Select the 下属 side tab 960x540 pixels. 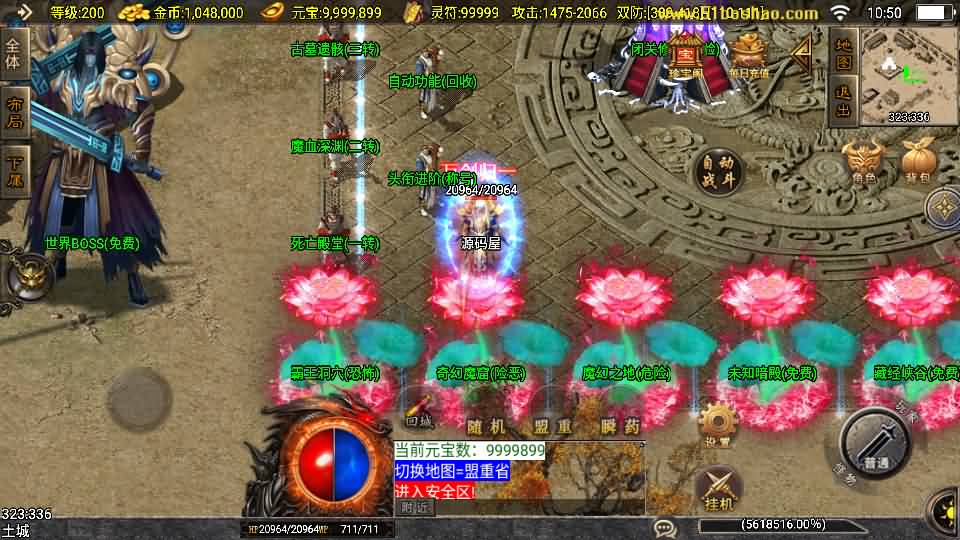point(14,168)
